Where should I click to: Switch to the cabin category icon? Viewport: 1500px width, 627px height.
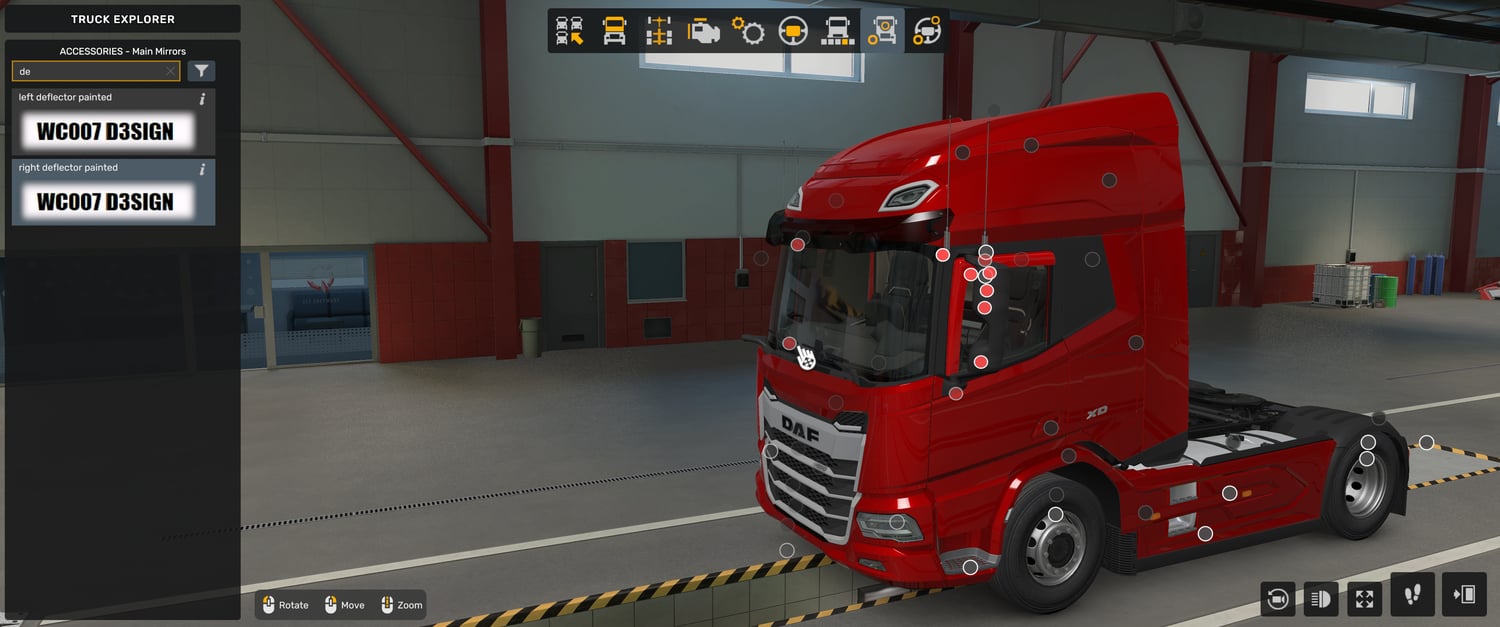tap(614, 31)
